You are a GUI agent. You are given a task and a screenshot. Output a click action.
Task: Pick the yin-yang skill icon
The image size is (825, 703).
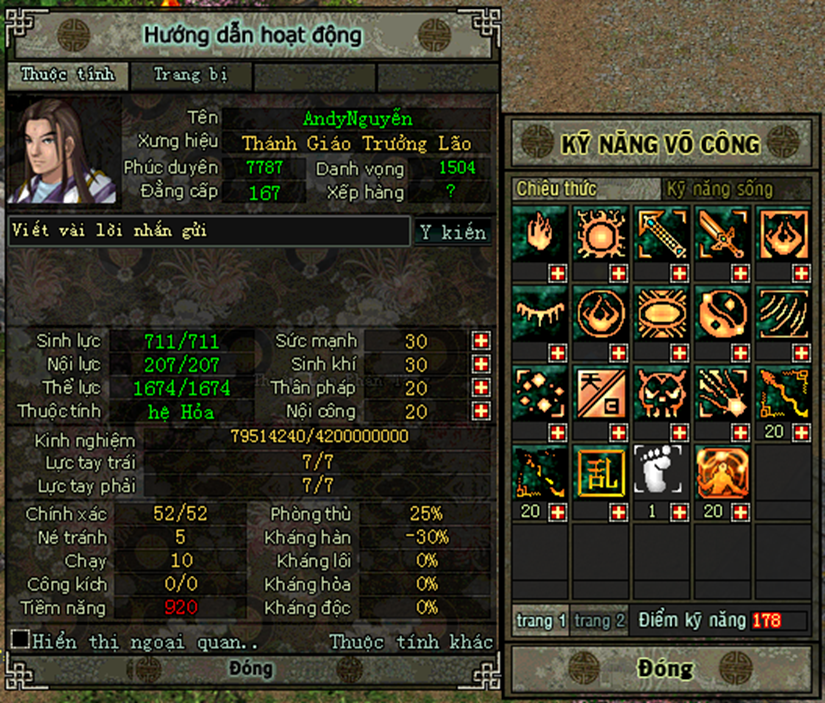pos(724,312)
